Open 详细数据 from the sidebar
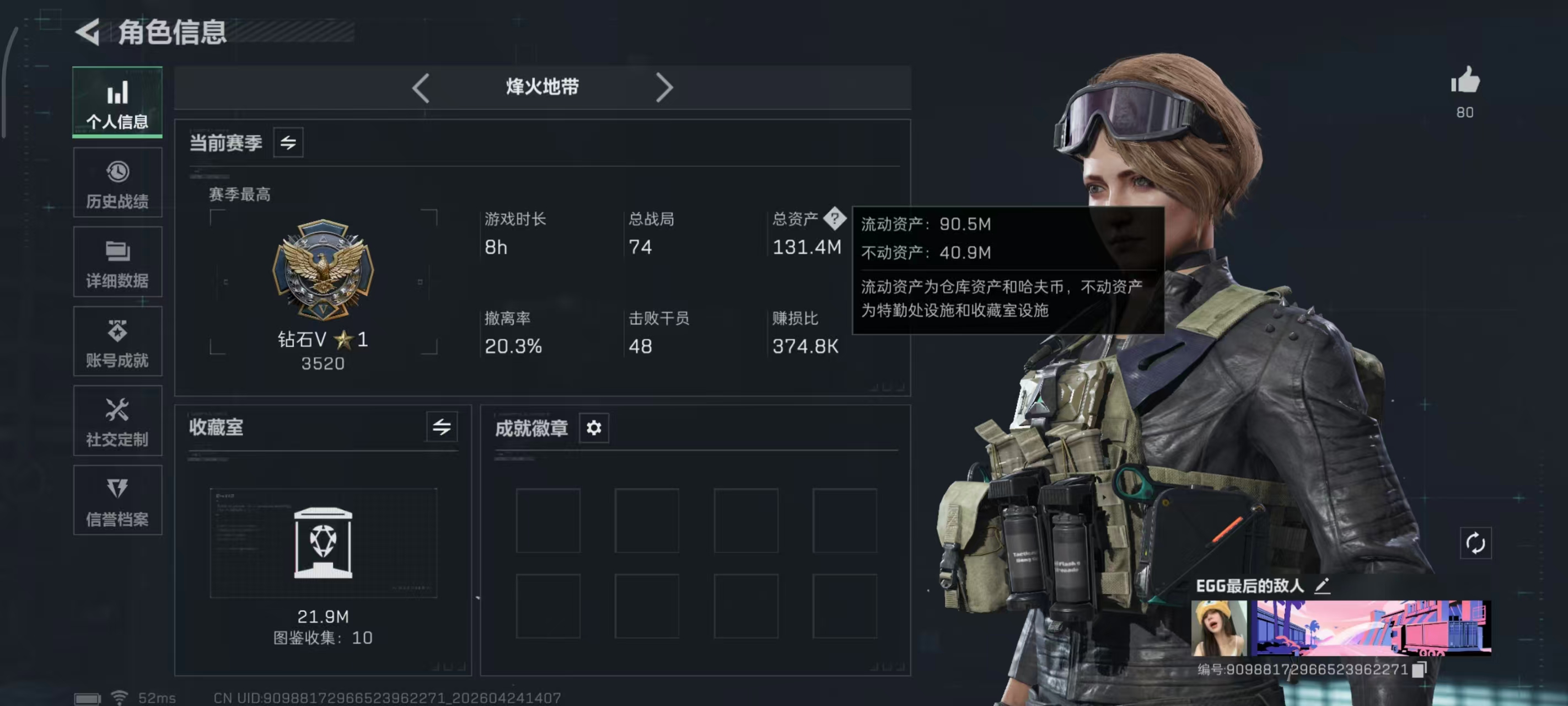The height and width of the screenshot is (706, 1568). (117, 261)
